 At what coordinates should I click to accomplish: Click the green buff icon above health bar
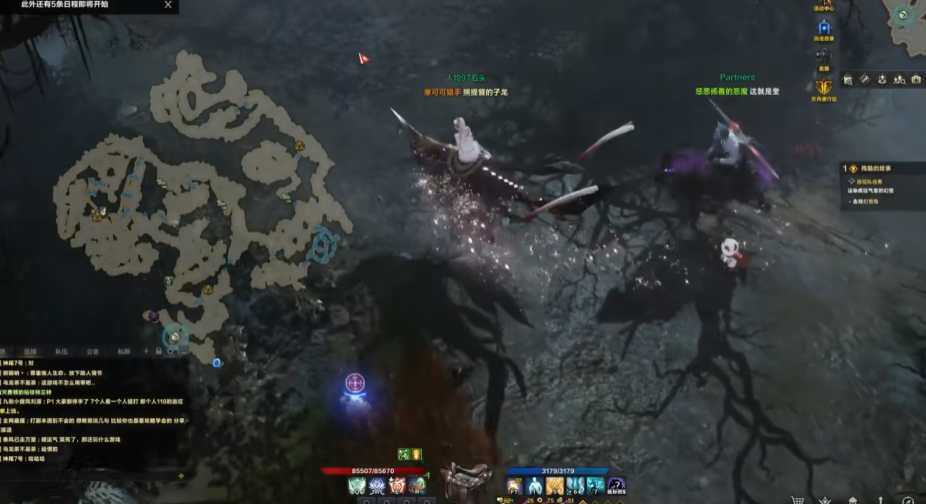(404, 455)
